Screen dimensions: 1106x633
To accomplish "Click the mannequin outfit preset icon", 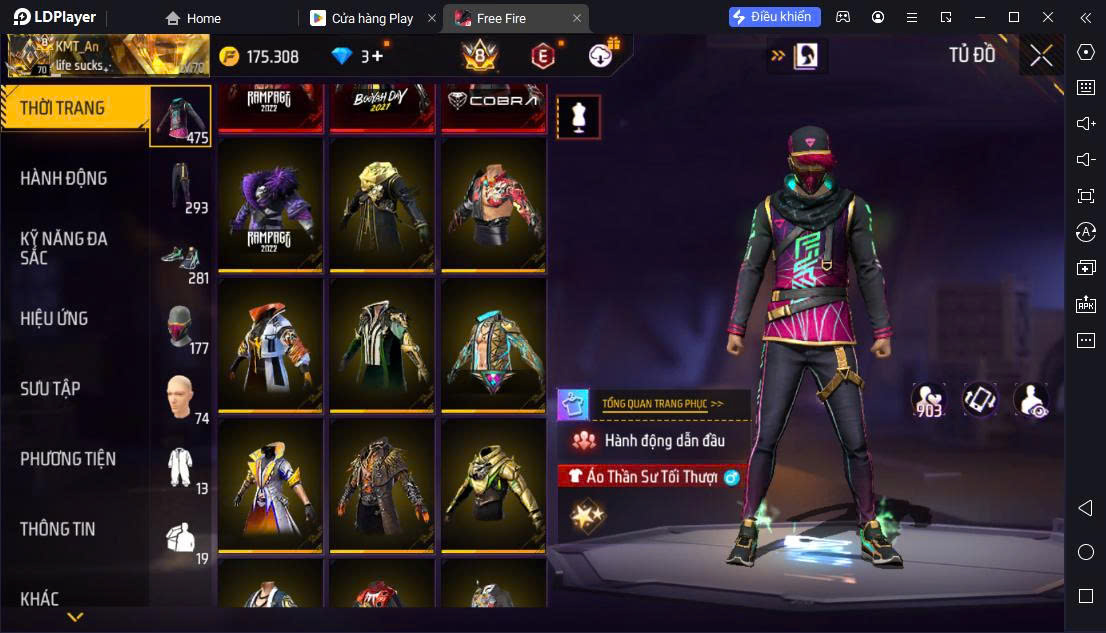I will (x=578, y=117).
